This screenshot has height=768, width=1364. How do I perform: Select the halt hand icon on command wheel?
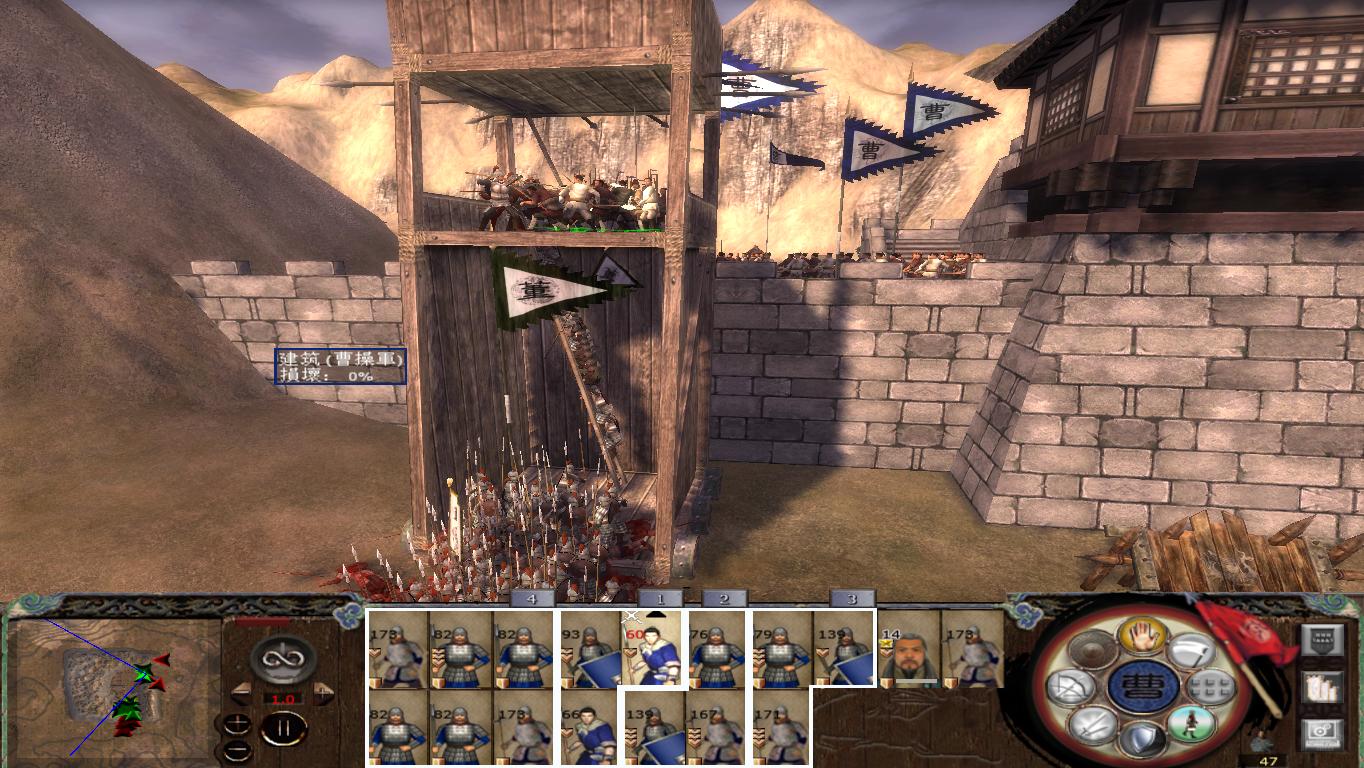[x=1142, y=638]
